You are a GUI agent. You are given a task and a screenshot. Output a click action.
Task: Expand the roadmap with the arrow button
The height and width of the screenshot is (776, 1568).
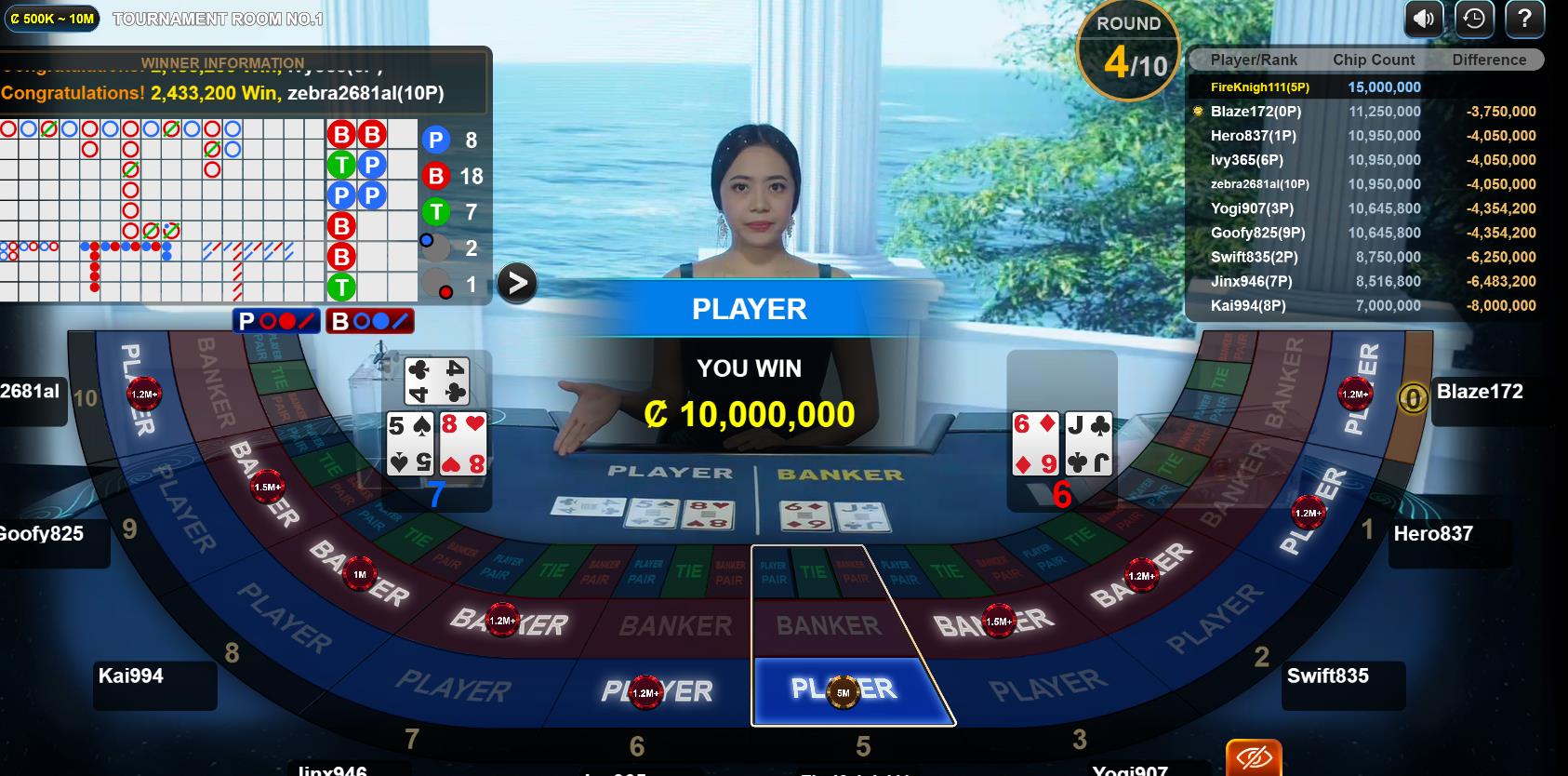pyautogui.click(x=517, y=283)
